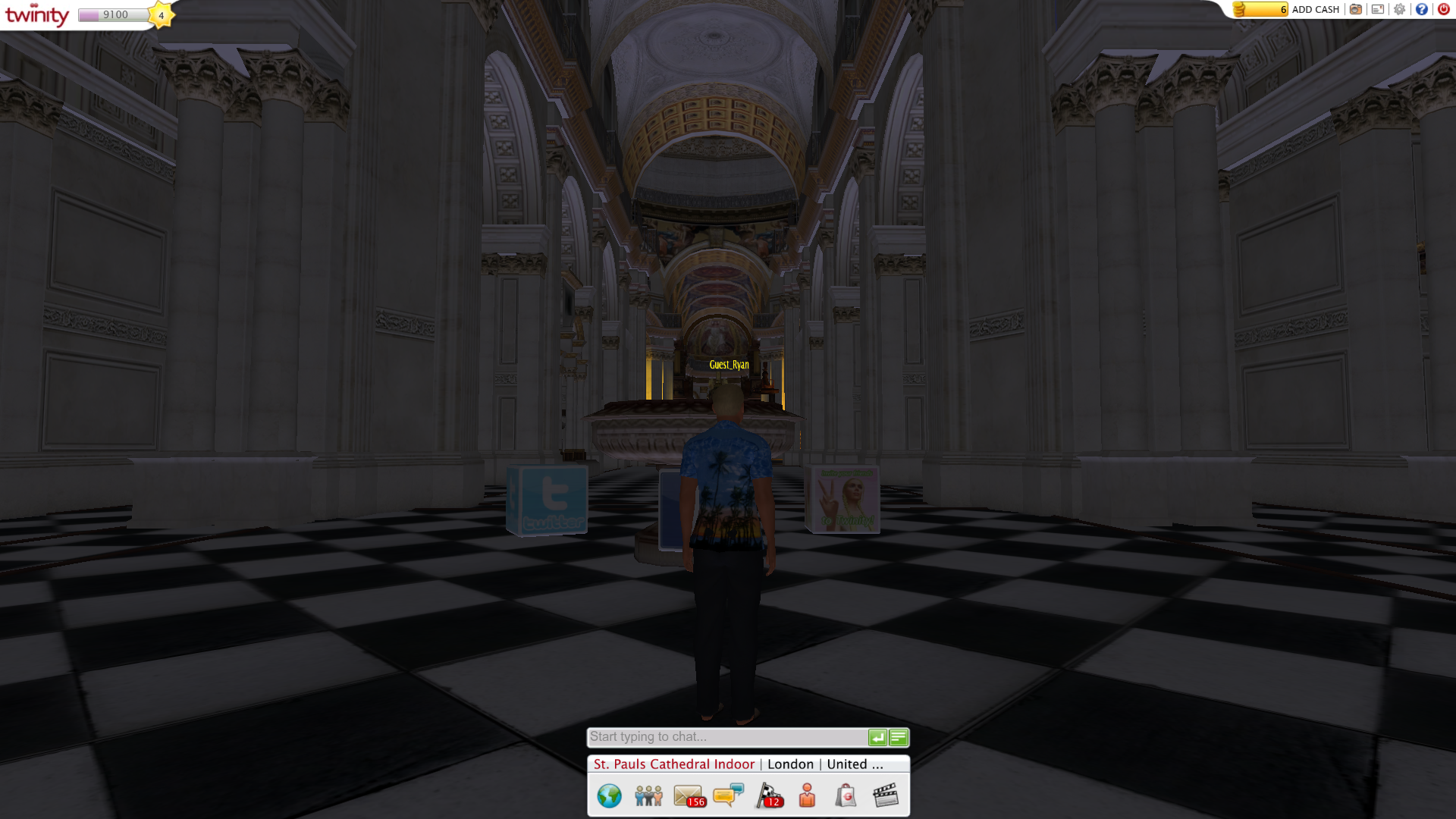
Task: Open the settings gear
Action: 1399,10
